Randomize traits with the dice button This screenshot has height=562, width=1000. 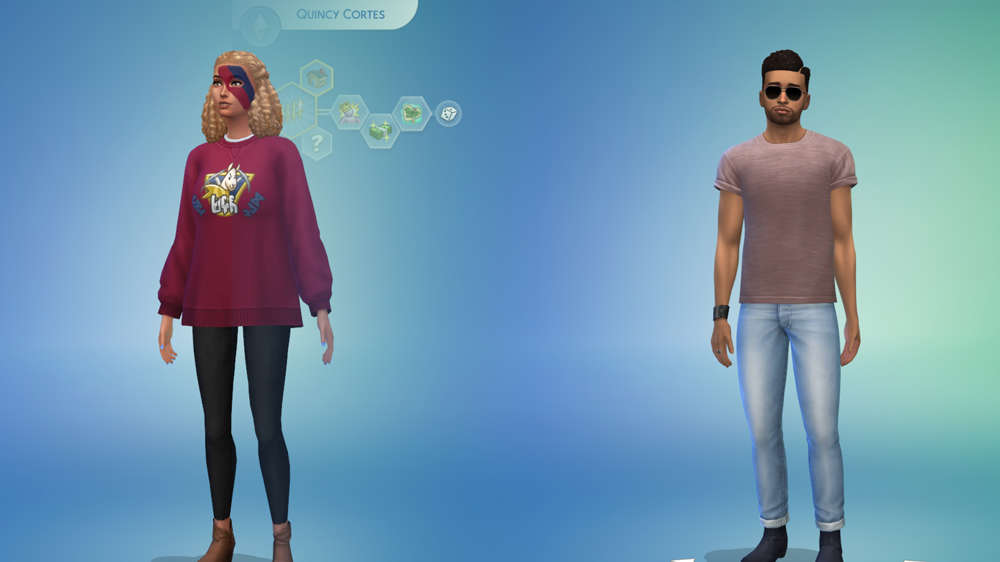click(448, 113)
